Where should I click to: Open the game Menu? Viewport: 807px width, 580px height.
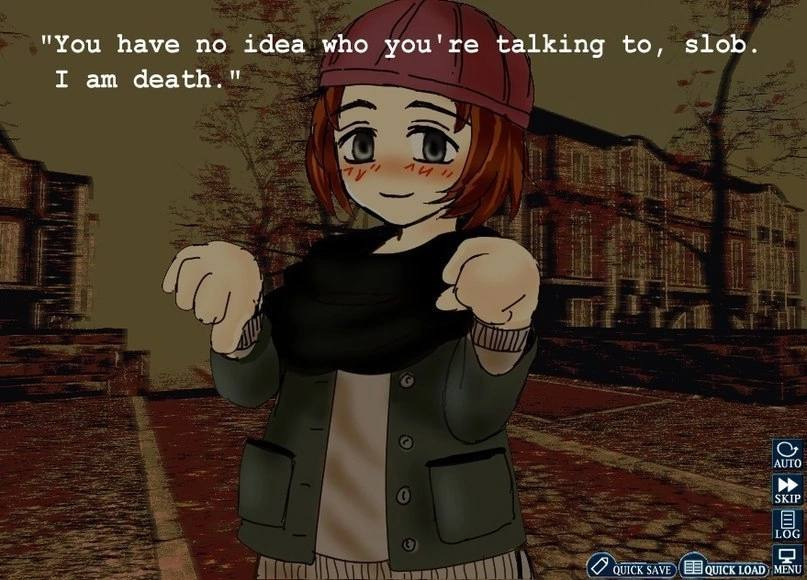point(787,559)
